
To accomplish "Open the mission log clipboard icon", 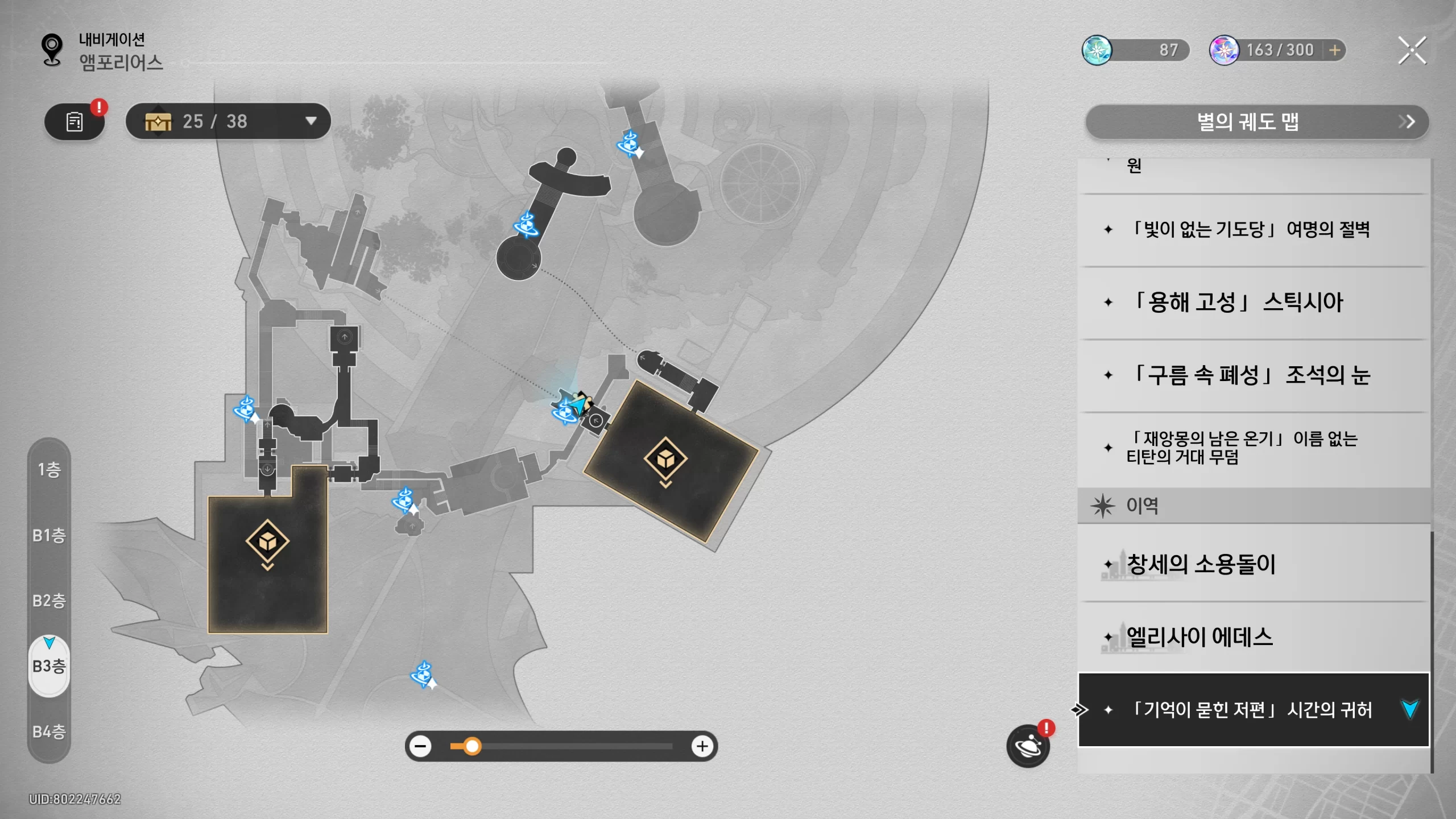I will pos(75,122).
